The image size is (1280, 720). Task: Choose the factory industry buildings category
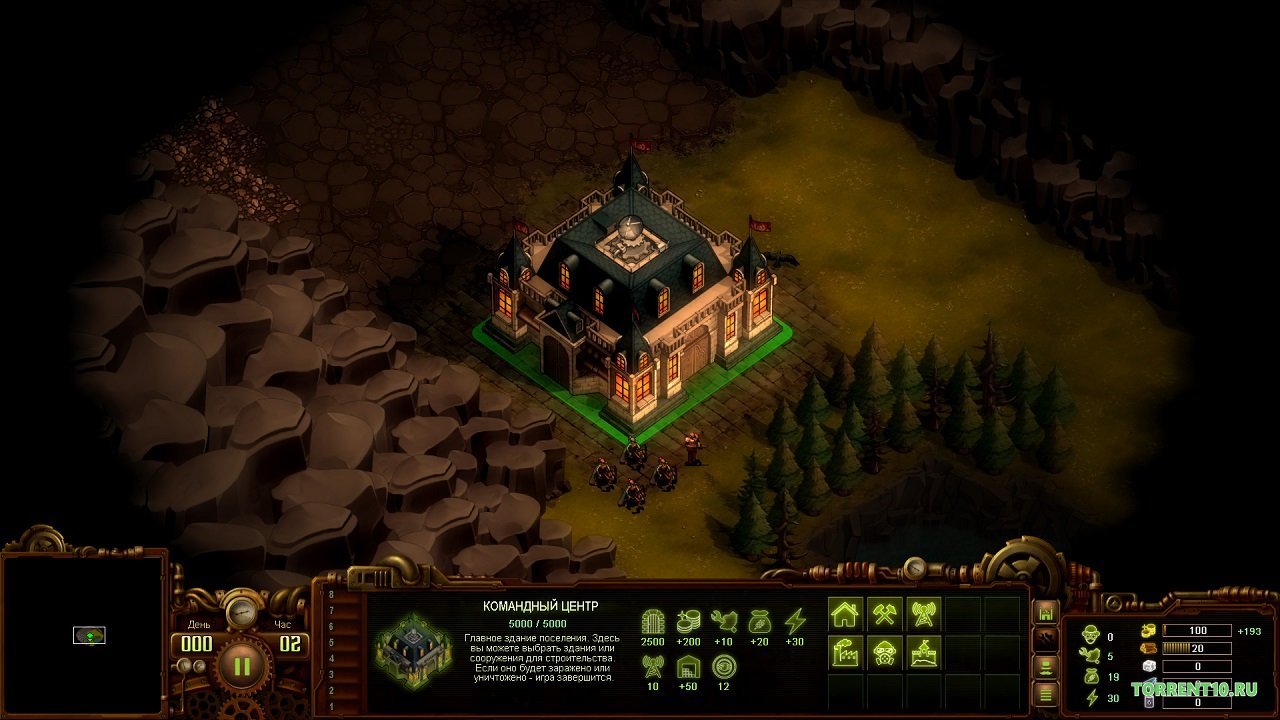coord(844,654)
